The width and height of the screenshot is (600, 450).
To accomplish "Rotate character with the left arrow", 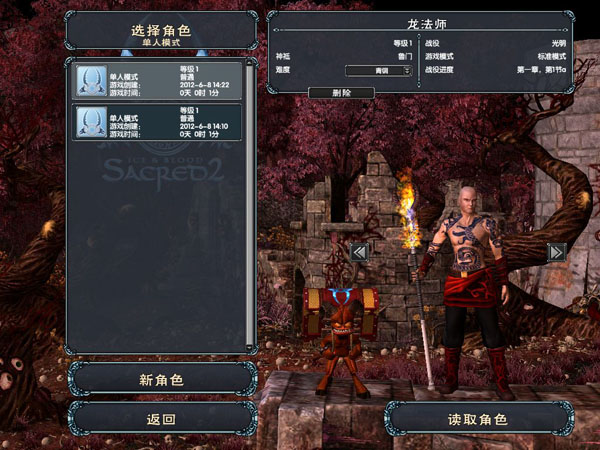I will (360, 251).
